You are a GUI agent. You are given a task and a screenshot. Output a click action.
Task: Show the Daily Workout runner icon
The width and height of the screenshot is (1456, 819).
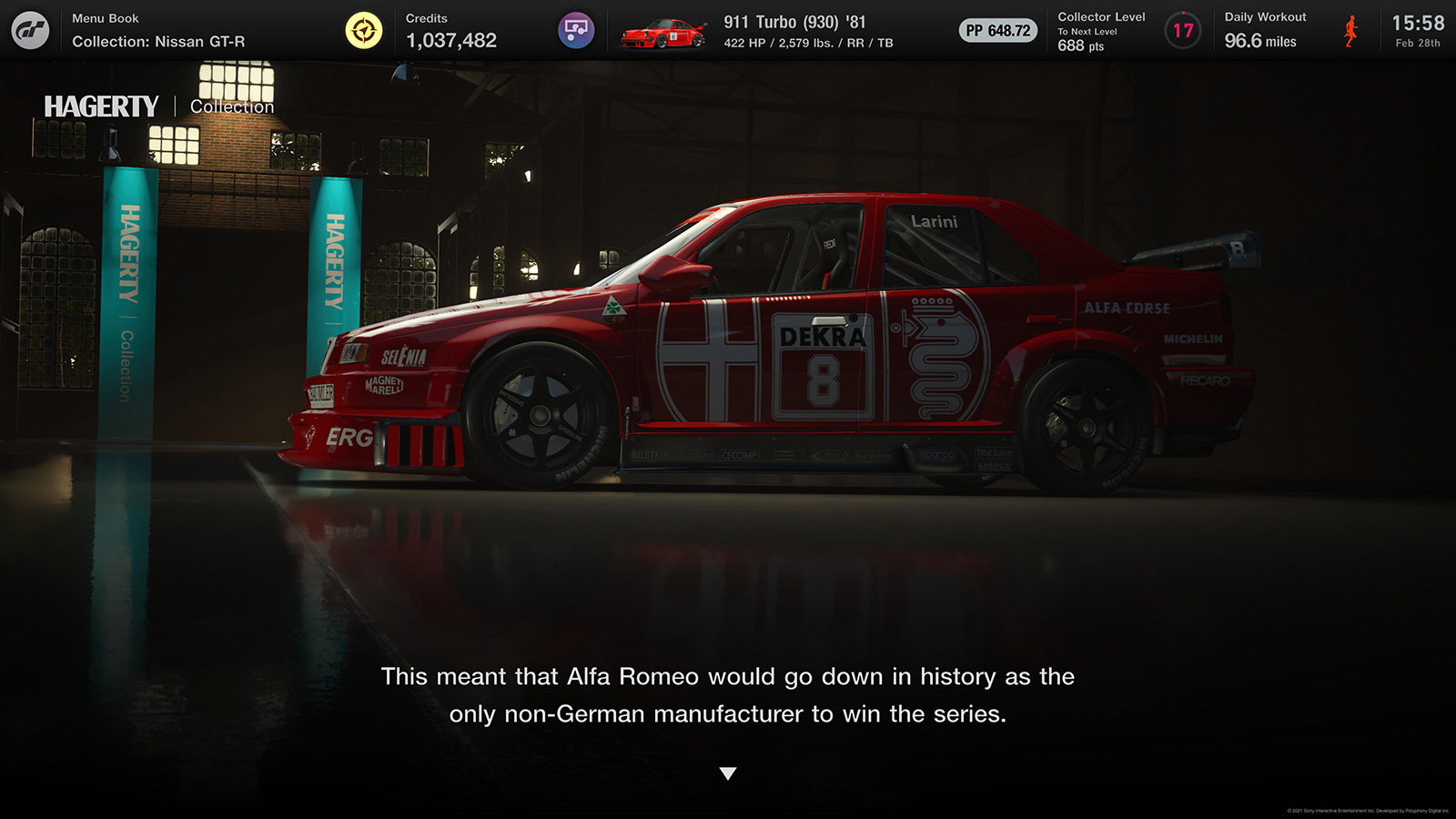[1351, 31]
